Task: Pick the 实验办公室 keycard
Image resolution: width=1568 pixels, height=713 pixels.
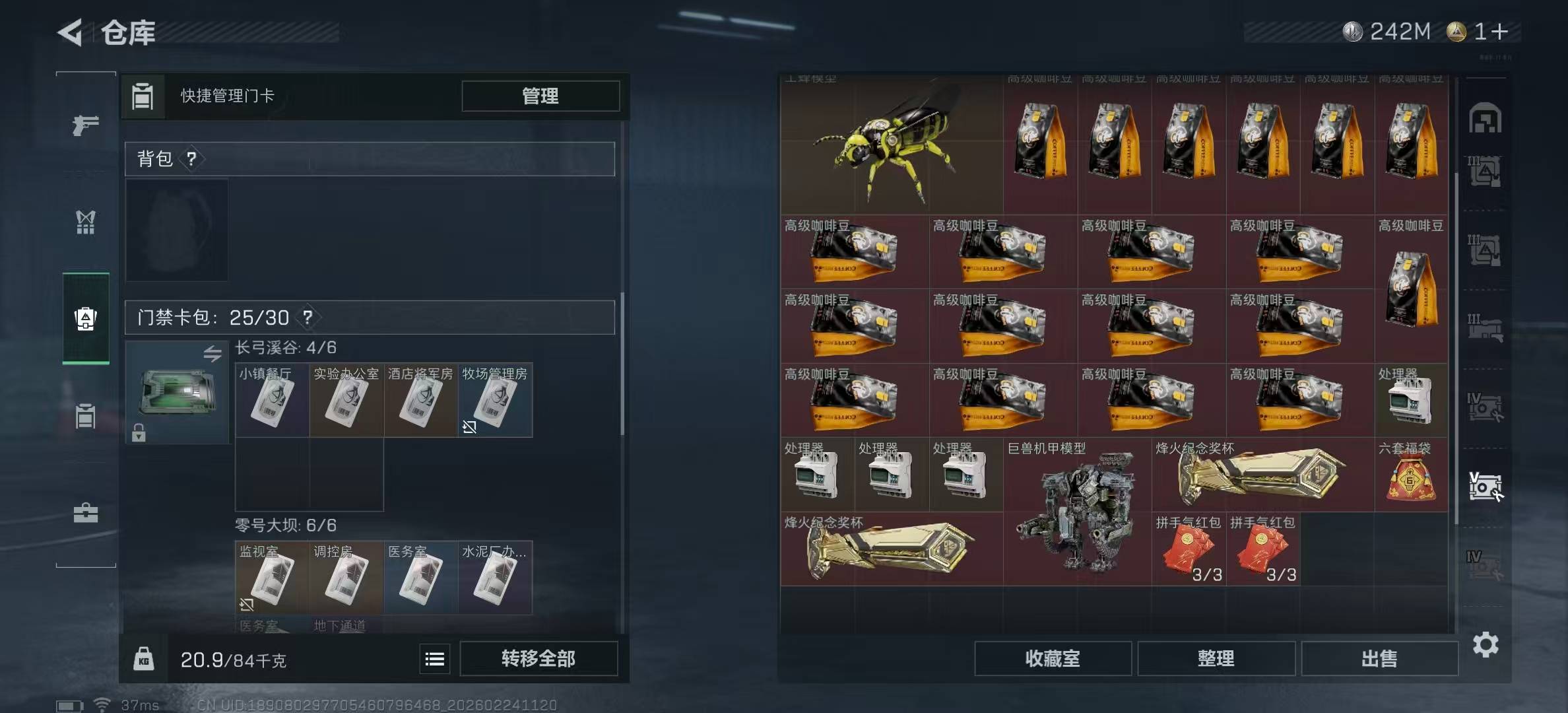Action: [346, 401]
